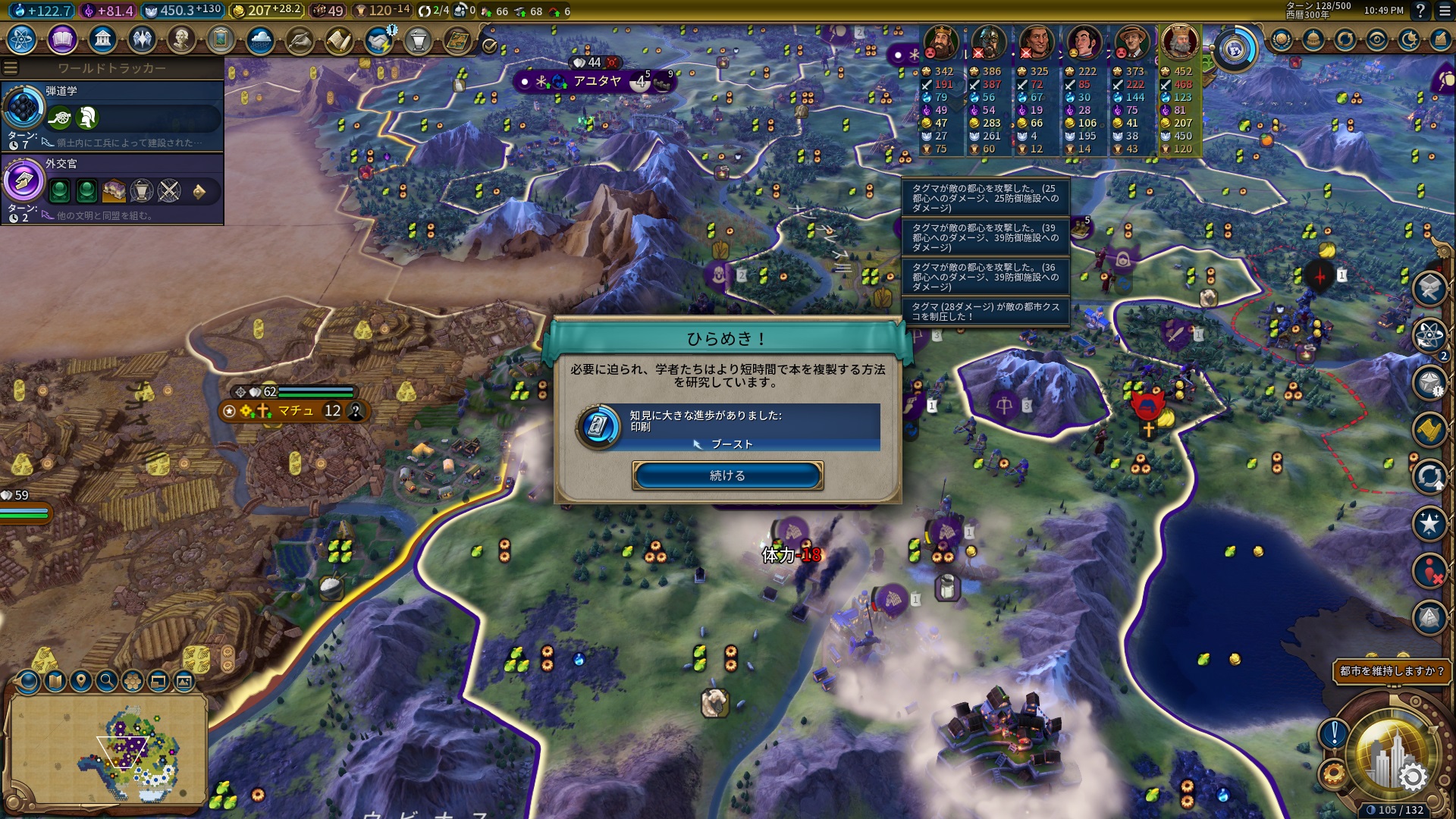Select the 外交官 civic panel

tap(112, 188)
